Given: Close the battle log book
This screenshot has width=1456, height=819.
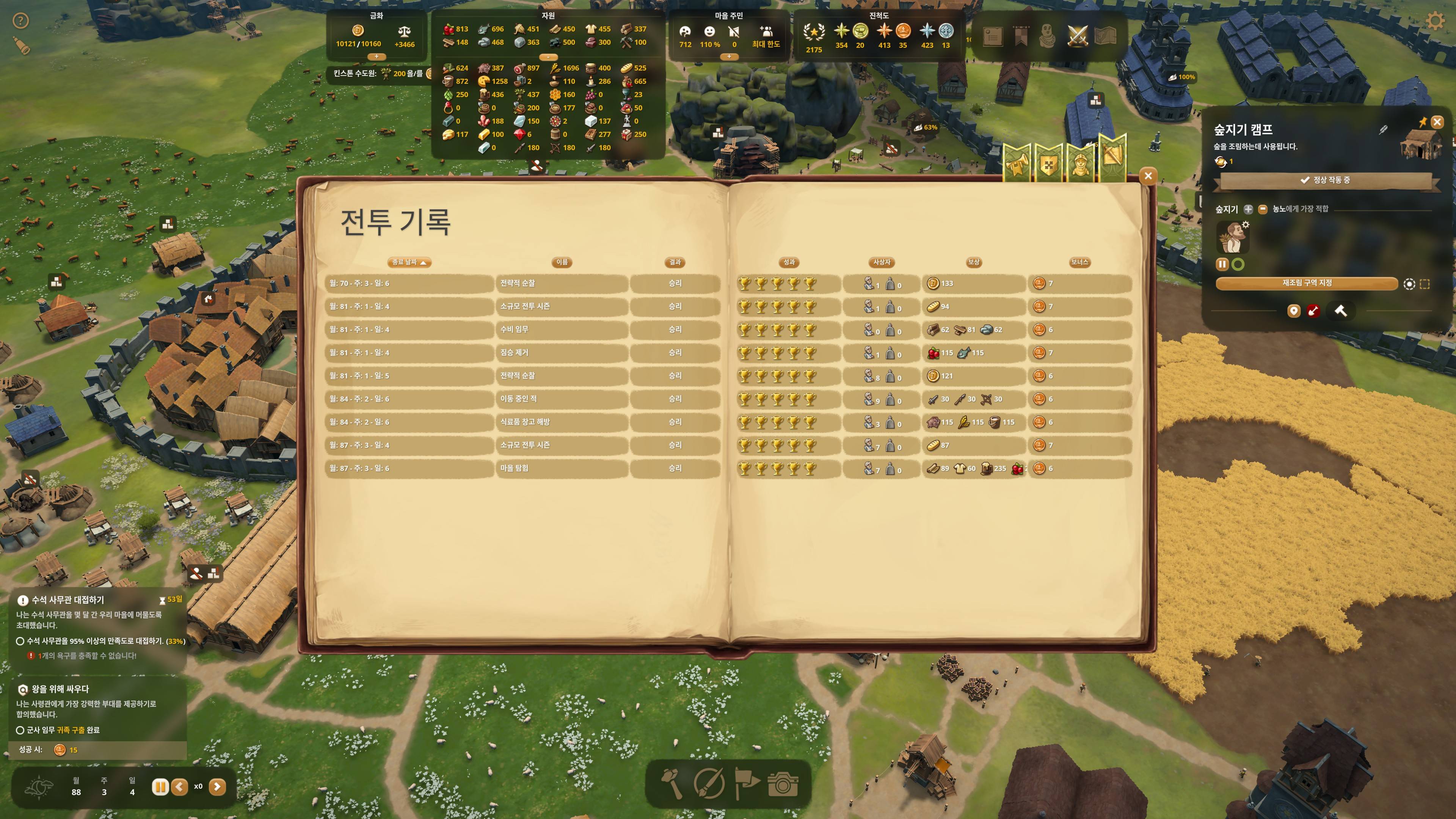Looking at the screenshot, I should point(1148,176).
